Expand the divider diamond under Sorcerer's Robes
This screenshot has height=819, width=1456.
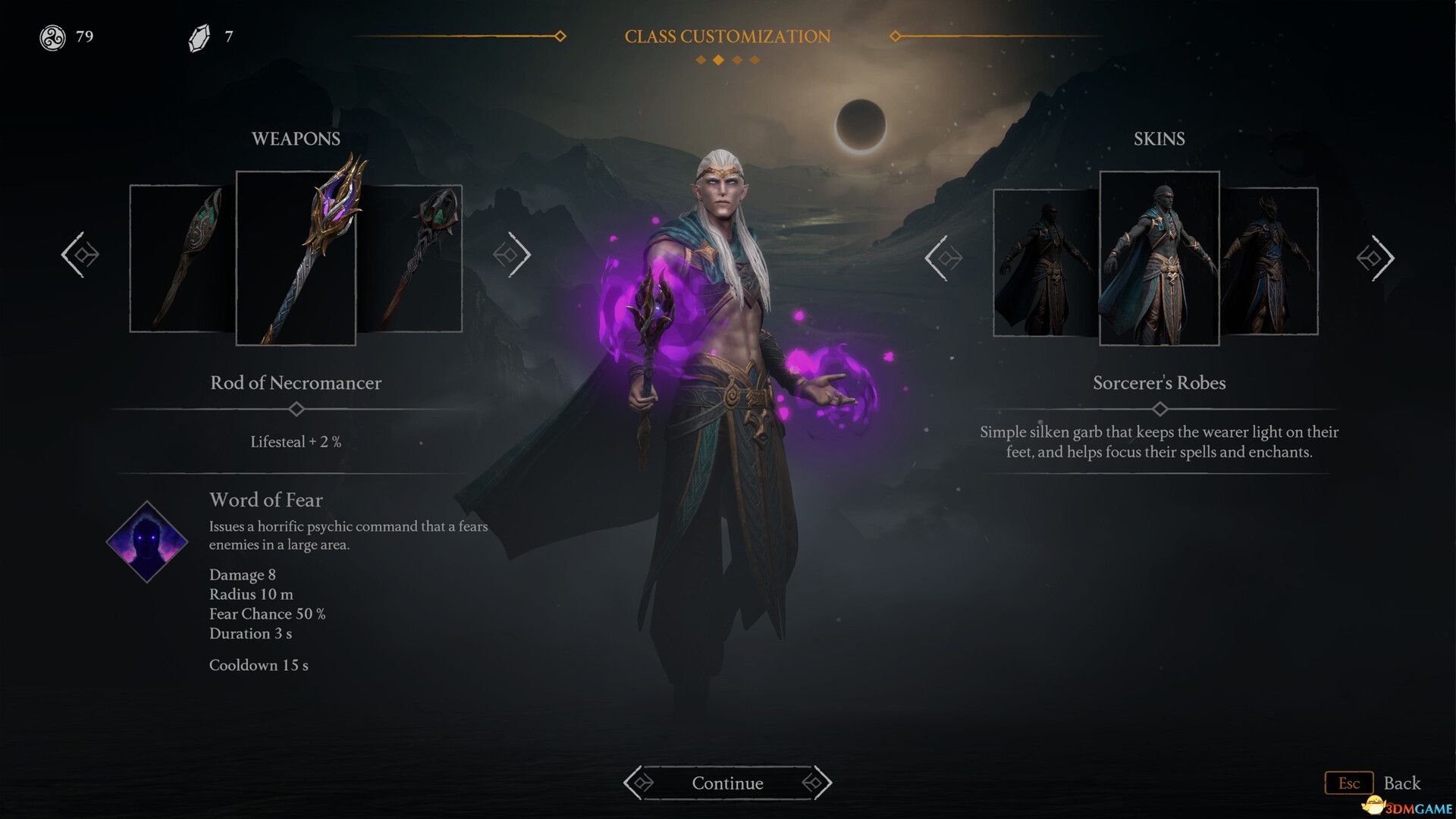(x=1159, y=409)
